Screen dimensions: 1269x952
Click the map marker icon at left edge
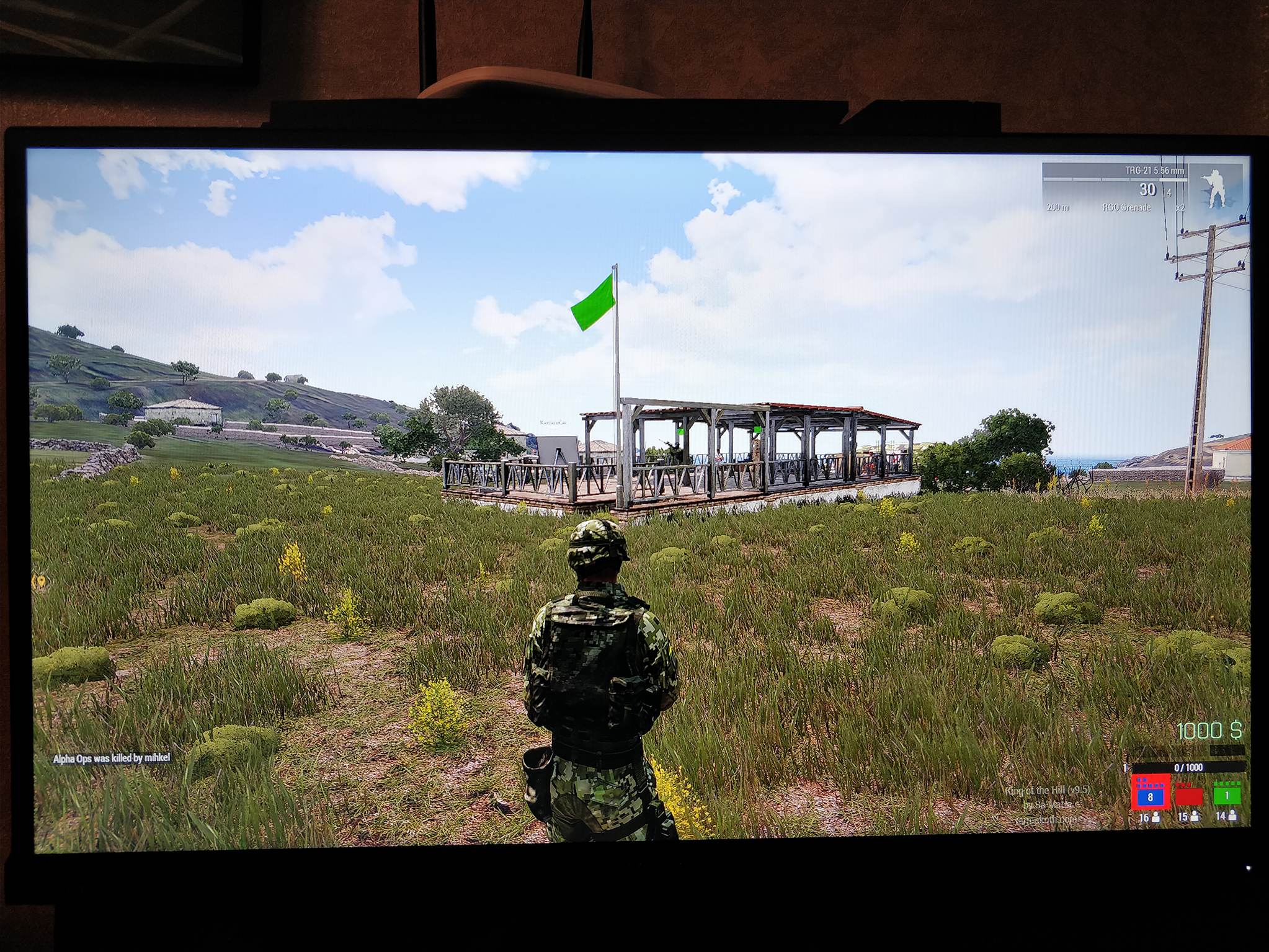point(40,582)
